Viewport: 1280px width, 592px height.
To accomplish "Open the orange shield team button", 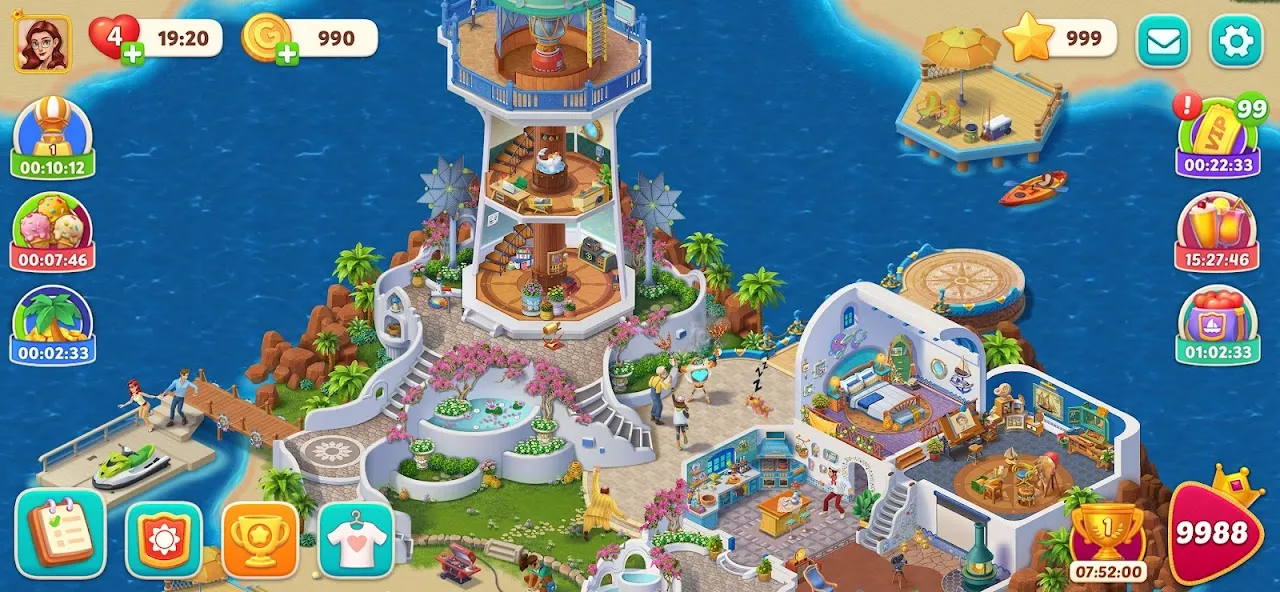I will [163, 540].
